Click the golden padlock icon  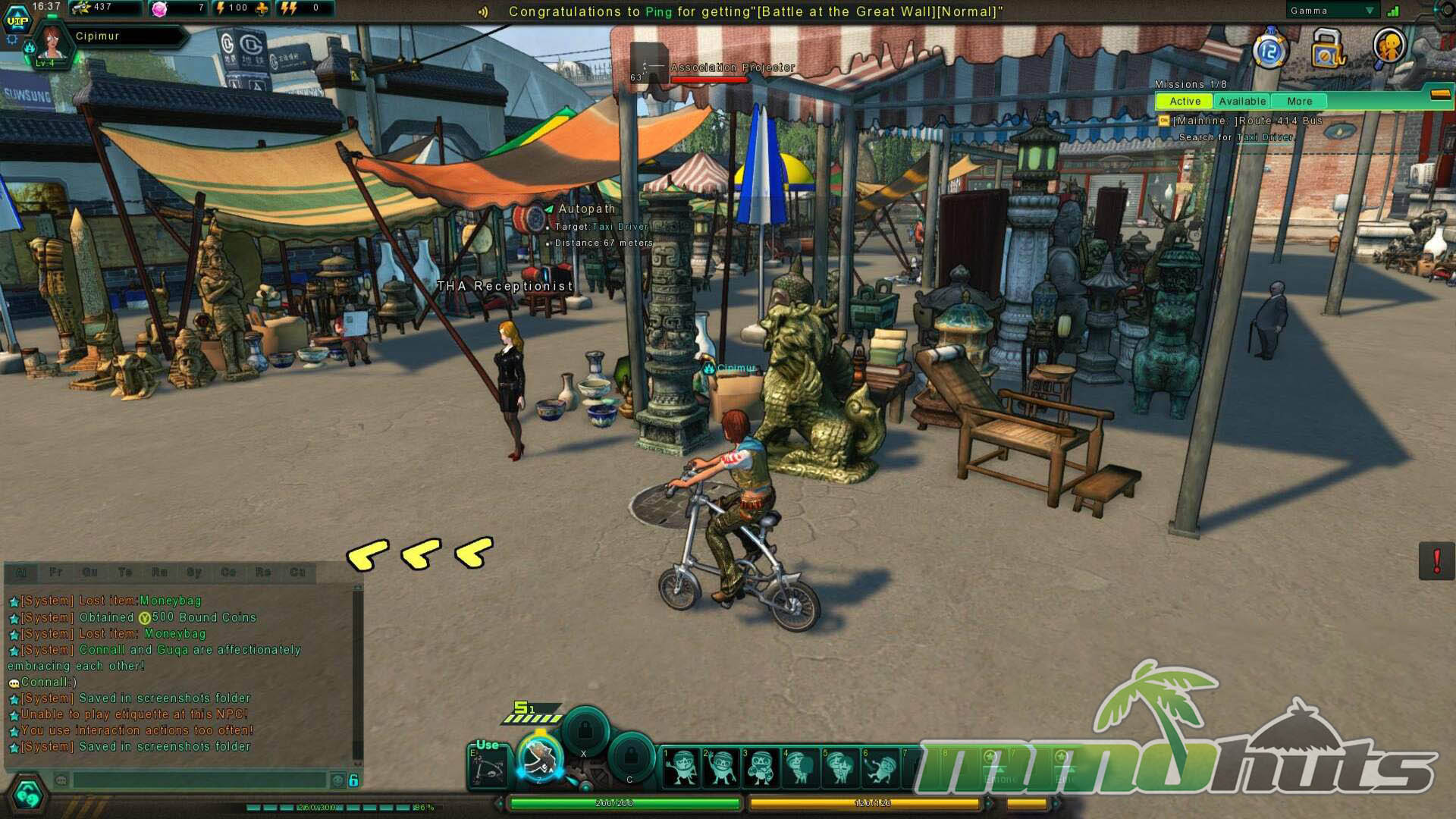tap(1327, 49)
